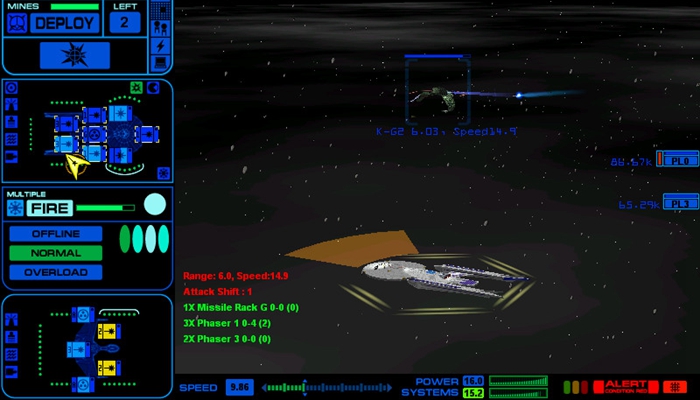Open the computer terminal panel
This screenshot has width=700, height=400.
point(159,62)
